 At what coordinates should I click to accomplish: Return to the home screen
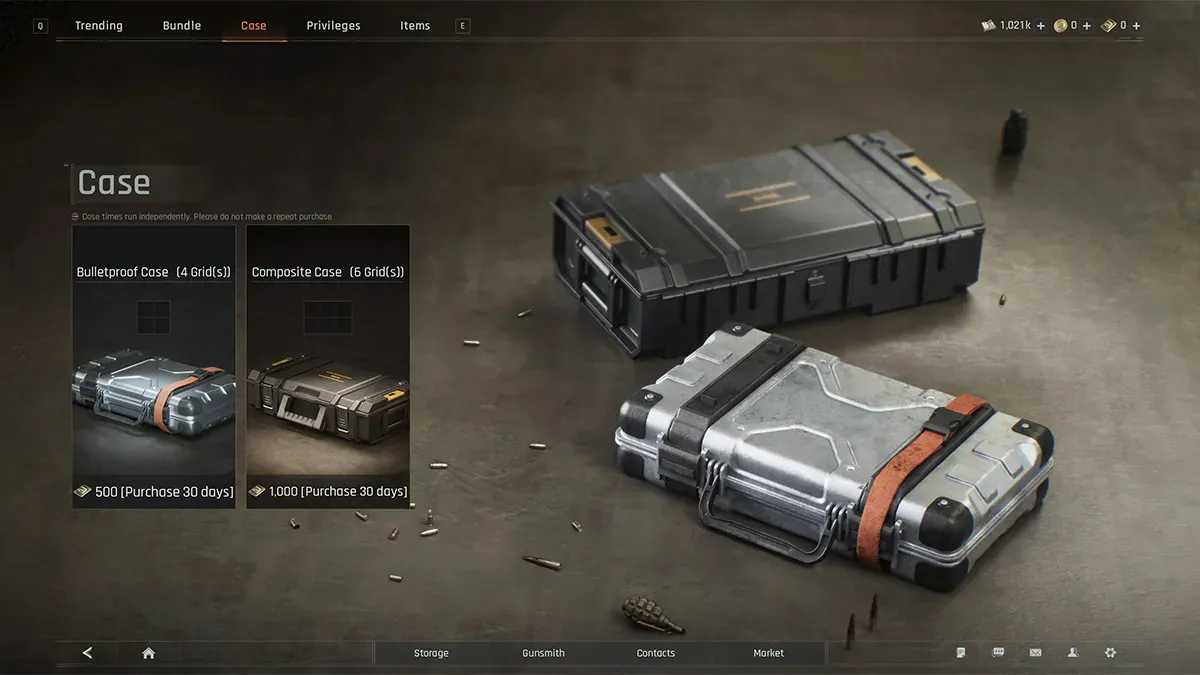(x=148, y=653)
